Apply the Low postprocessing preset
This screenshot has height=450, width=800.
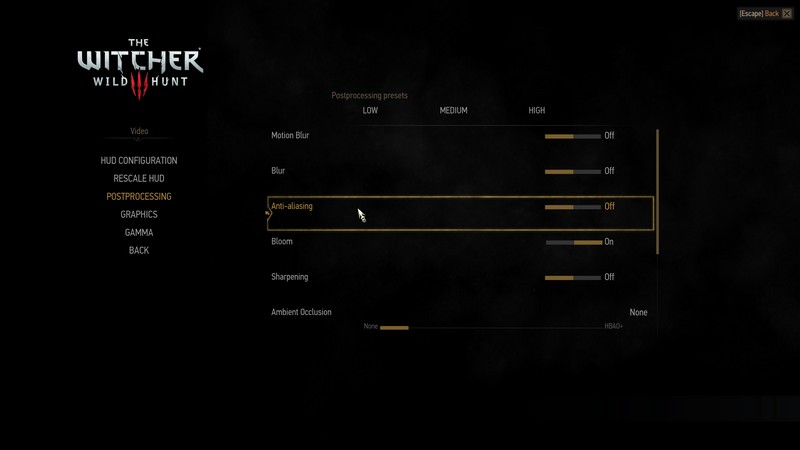point(370,111)
